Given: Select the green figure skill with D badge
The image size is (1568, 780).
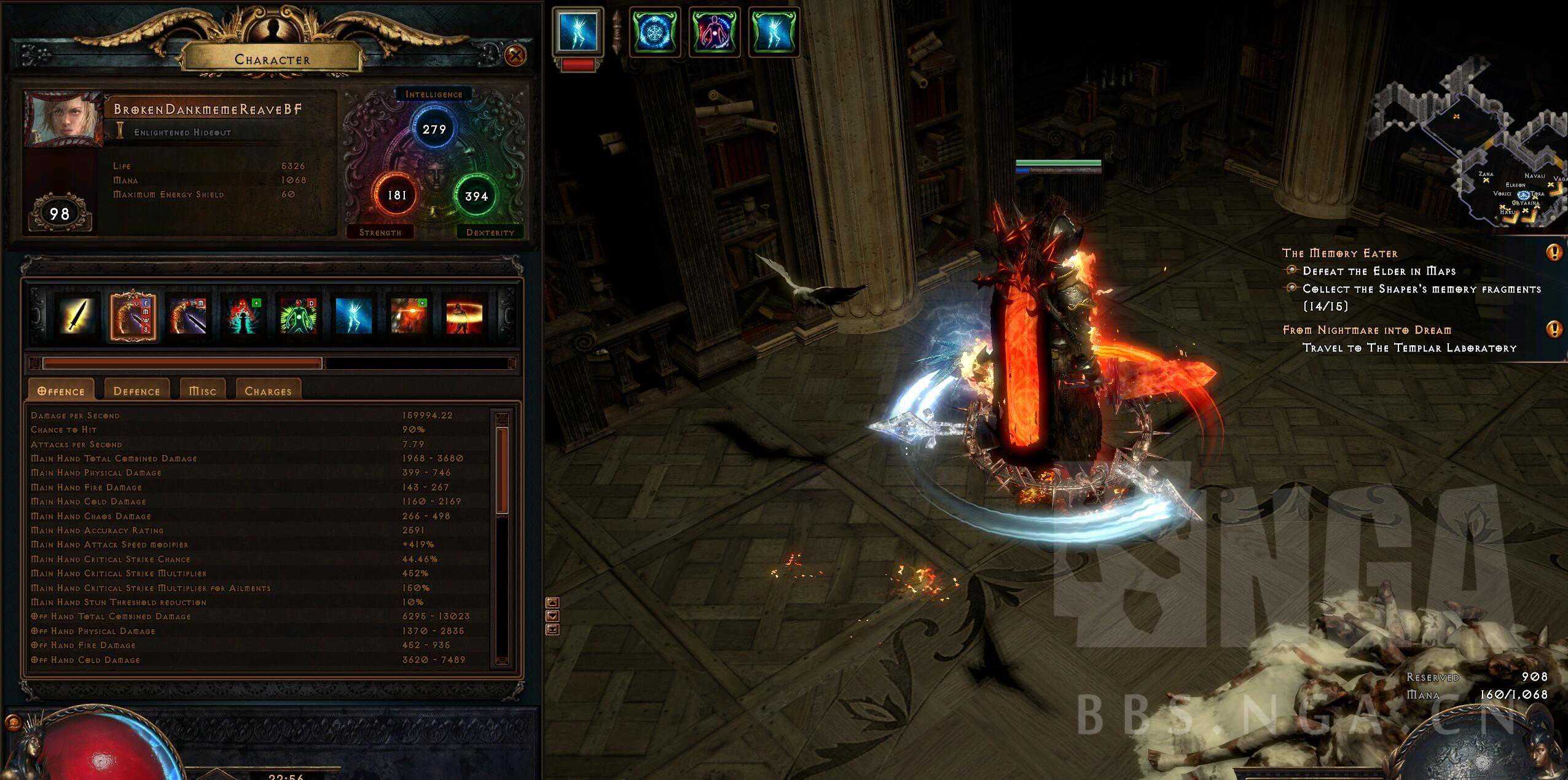Looking at the screenshot, I should click(x=298, y=316).
